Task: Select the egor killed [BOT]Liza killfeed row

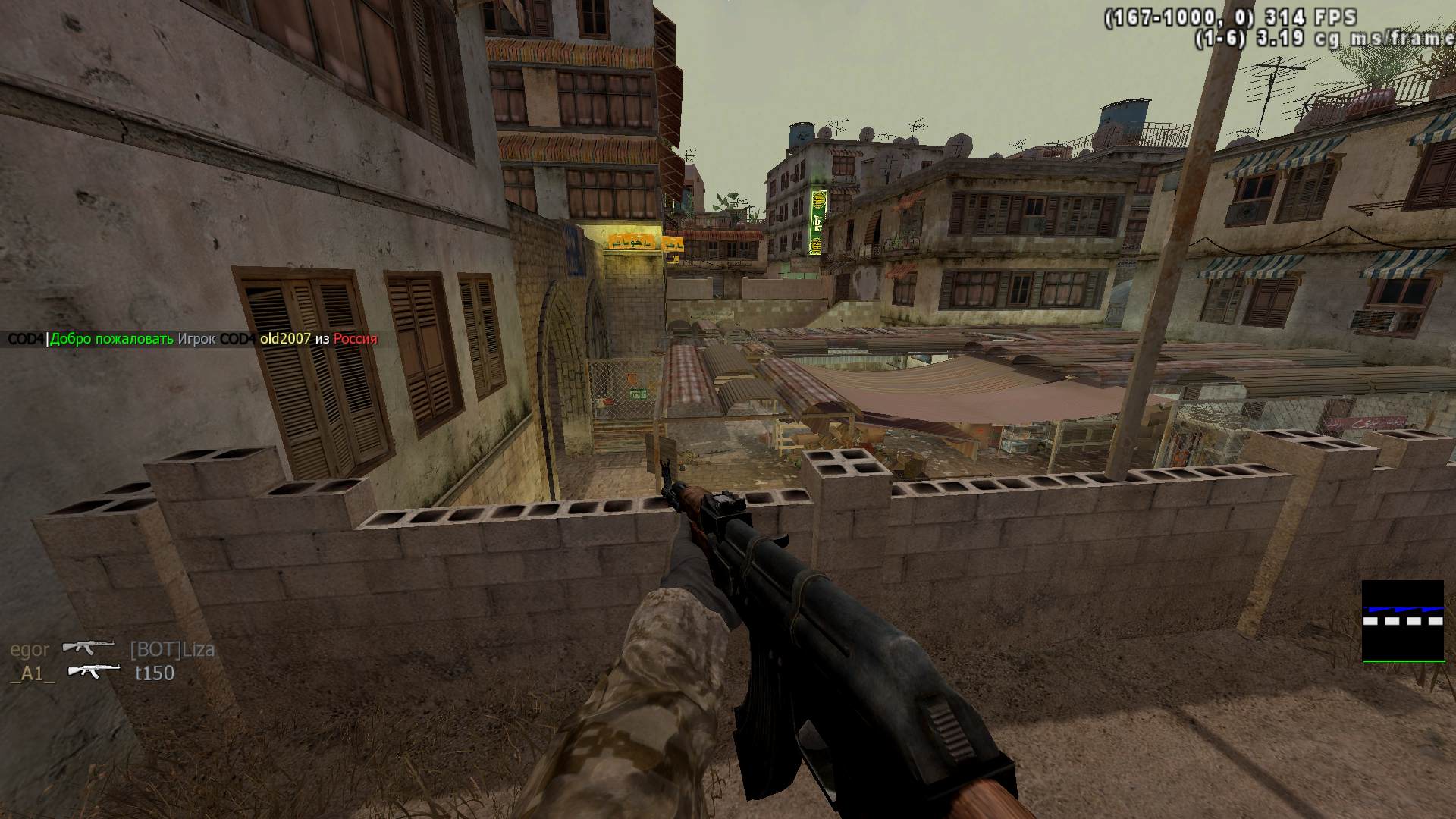Action: click(x=112, y=649)
